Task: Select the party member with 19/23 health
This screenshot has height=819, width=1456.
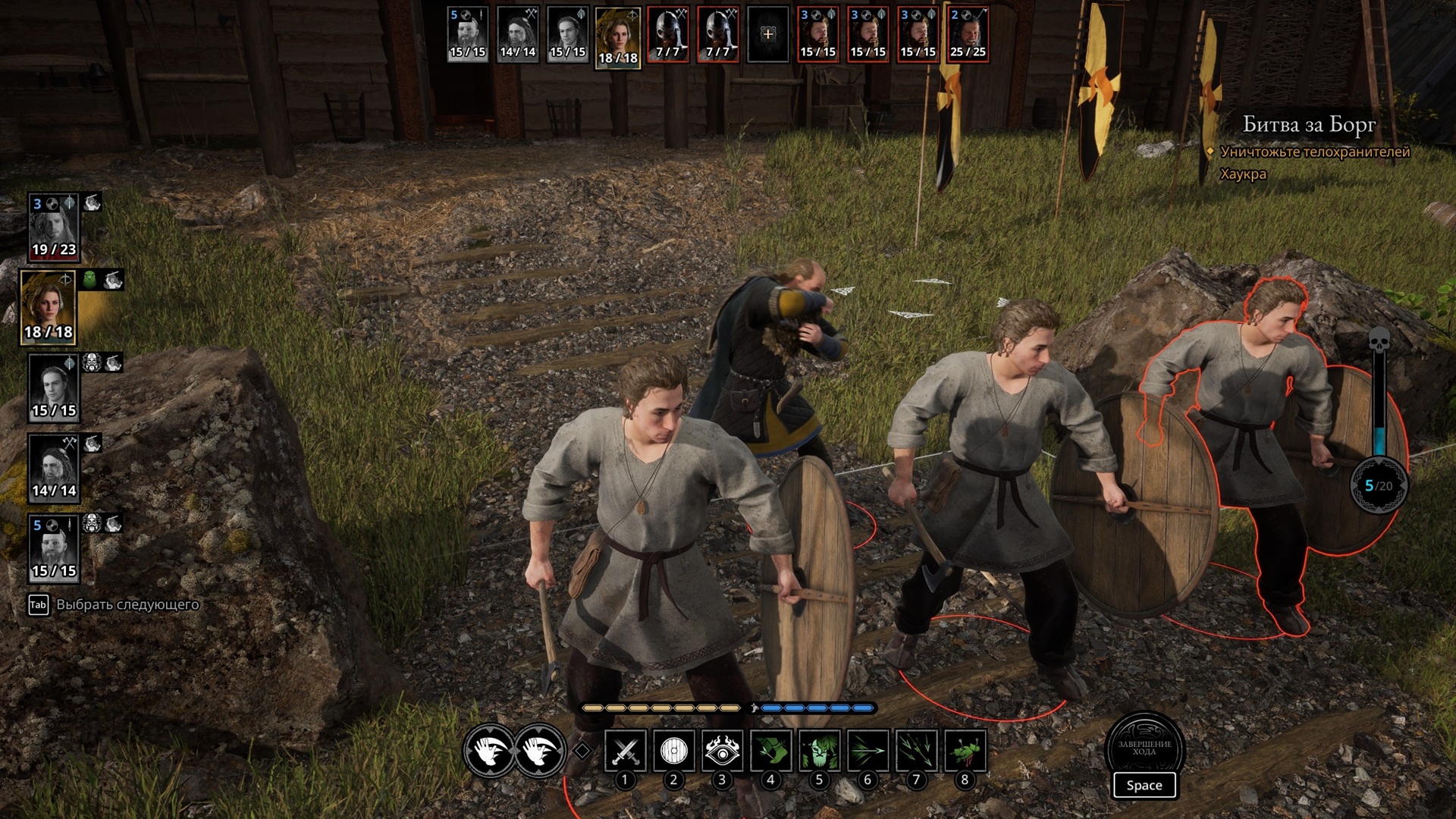Action: 53,227
